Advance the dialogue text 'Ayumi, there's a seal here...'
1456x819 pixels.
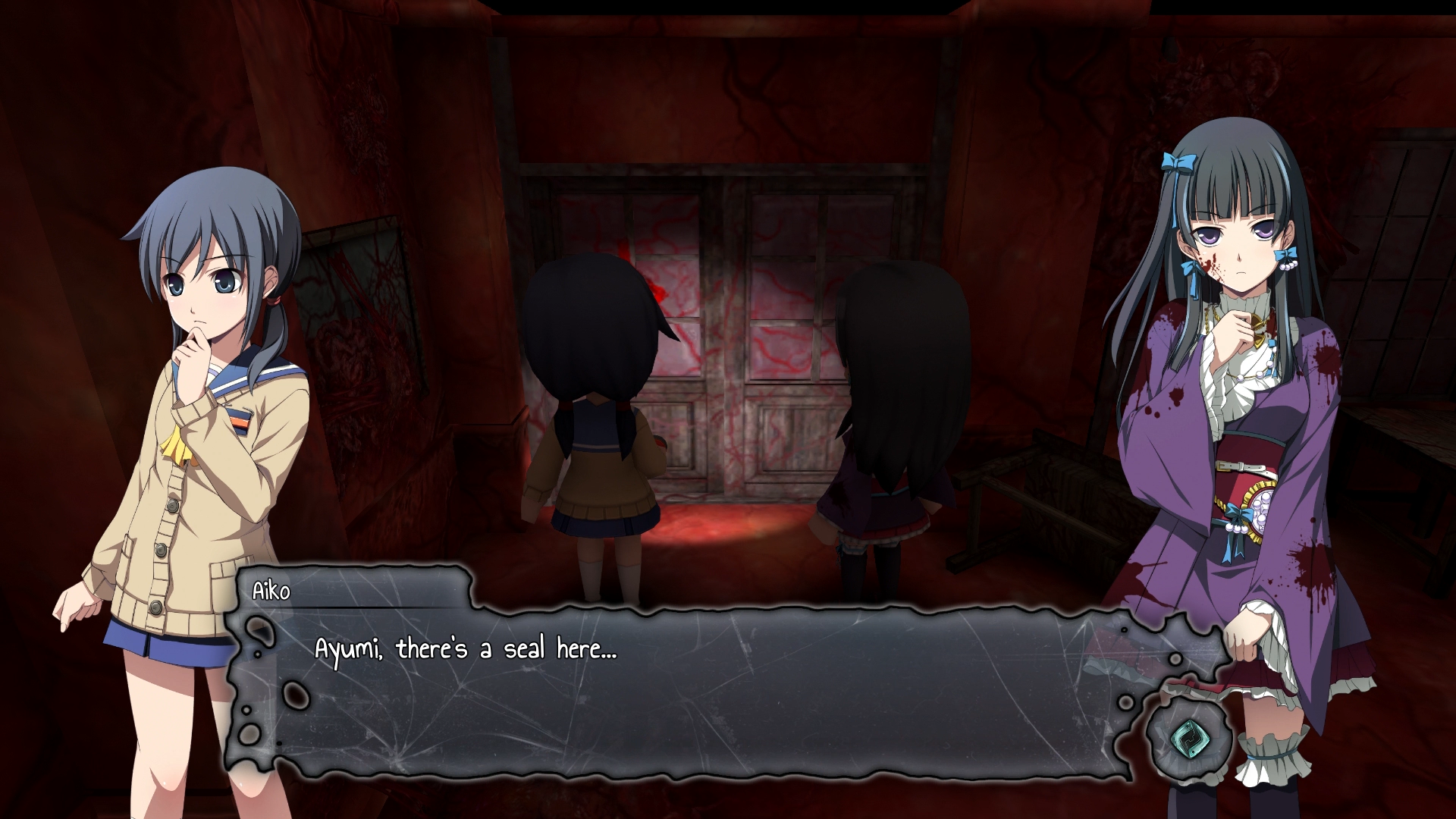(x=463, y=648)
